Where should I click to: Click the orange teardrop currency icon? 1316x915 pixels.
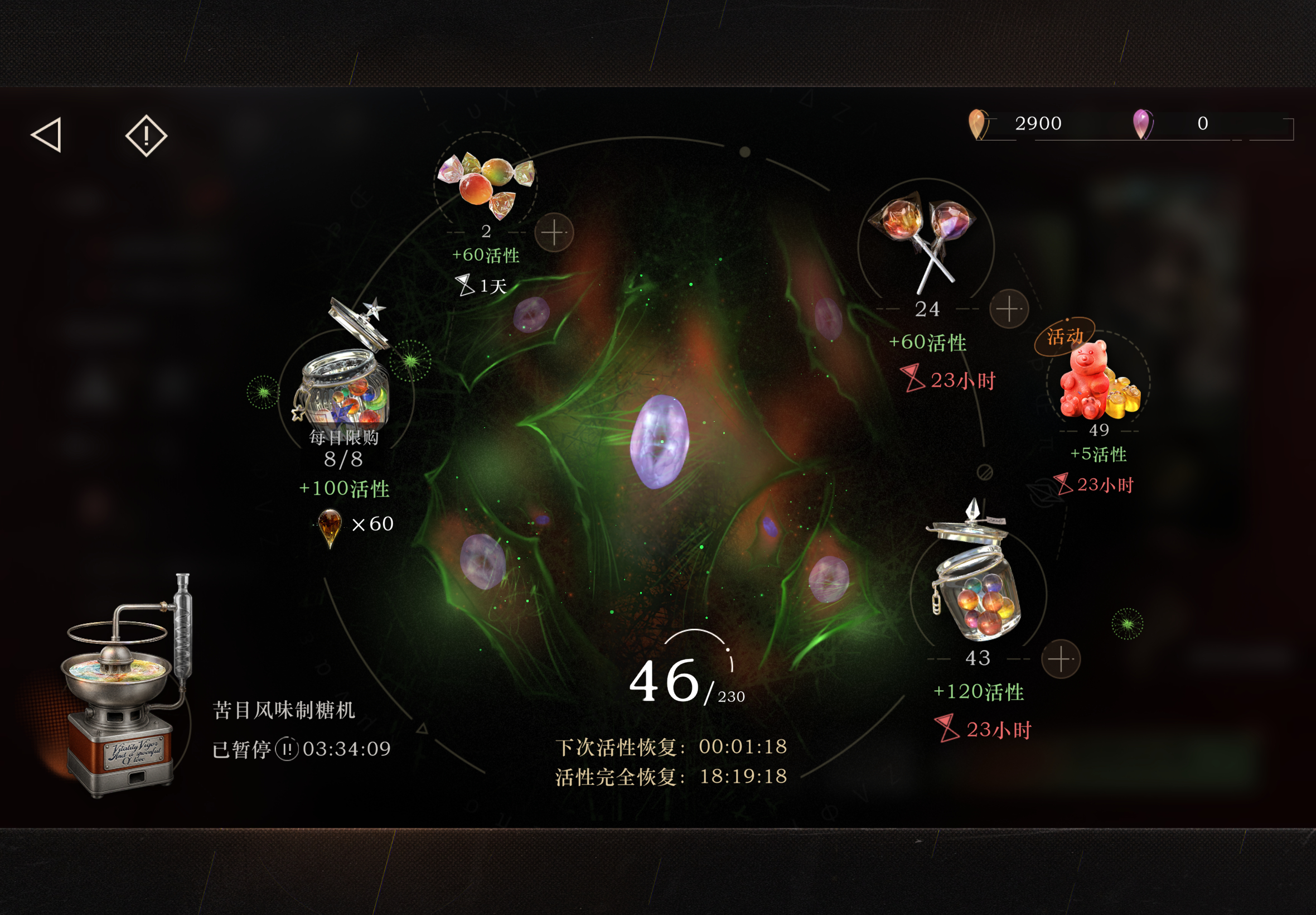click(x=978, y=123)
